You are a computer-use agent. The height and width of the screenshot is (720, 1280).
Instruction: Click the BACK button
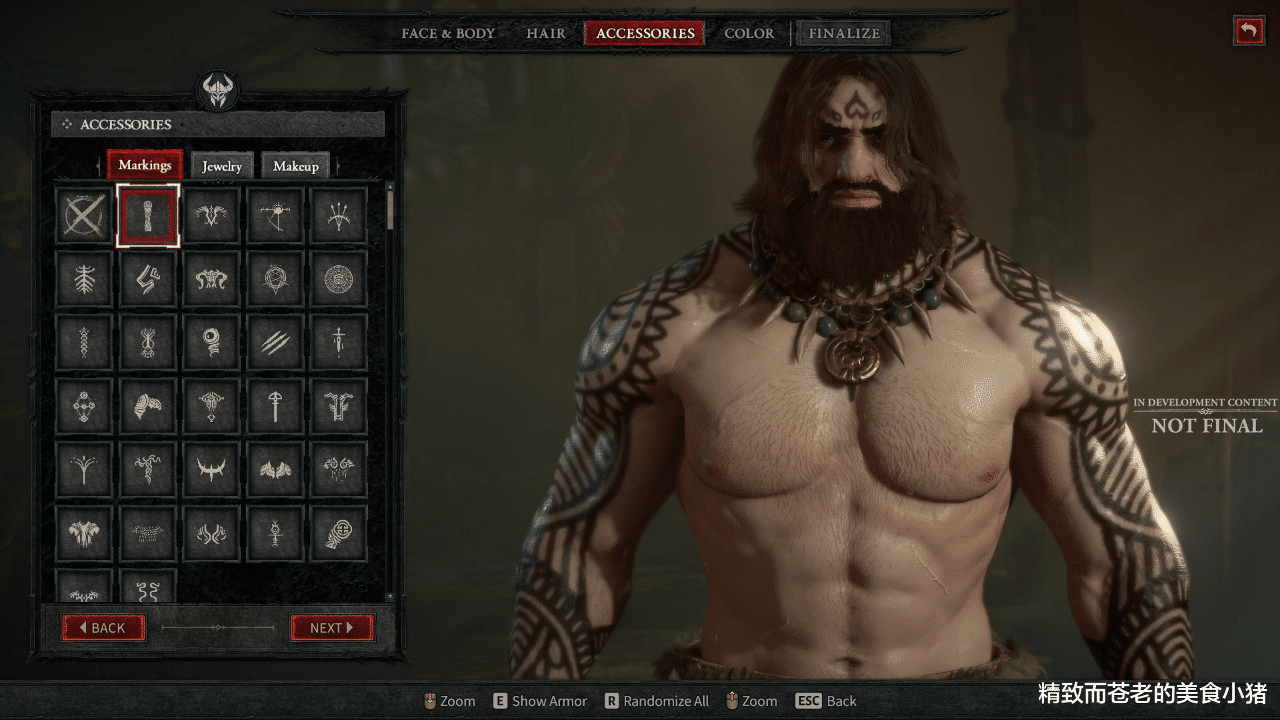pyautogui.click(x=104, y=628)
